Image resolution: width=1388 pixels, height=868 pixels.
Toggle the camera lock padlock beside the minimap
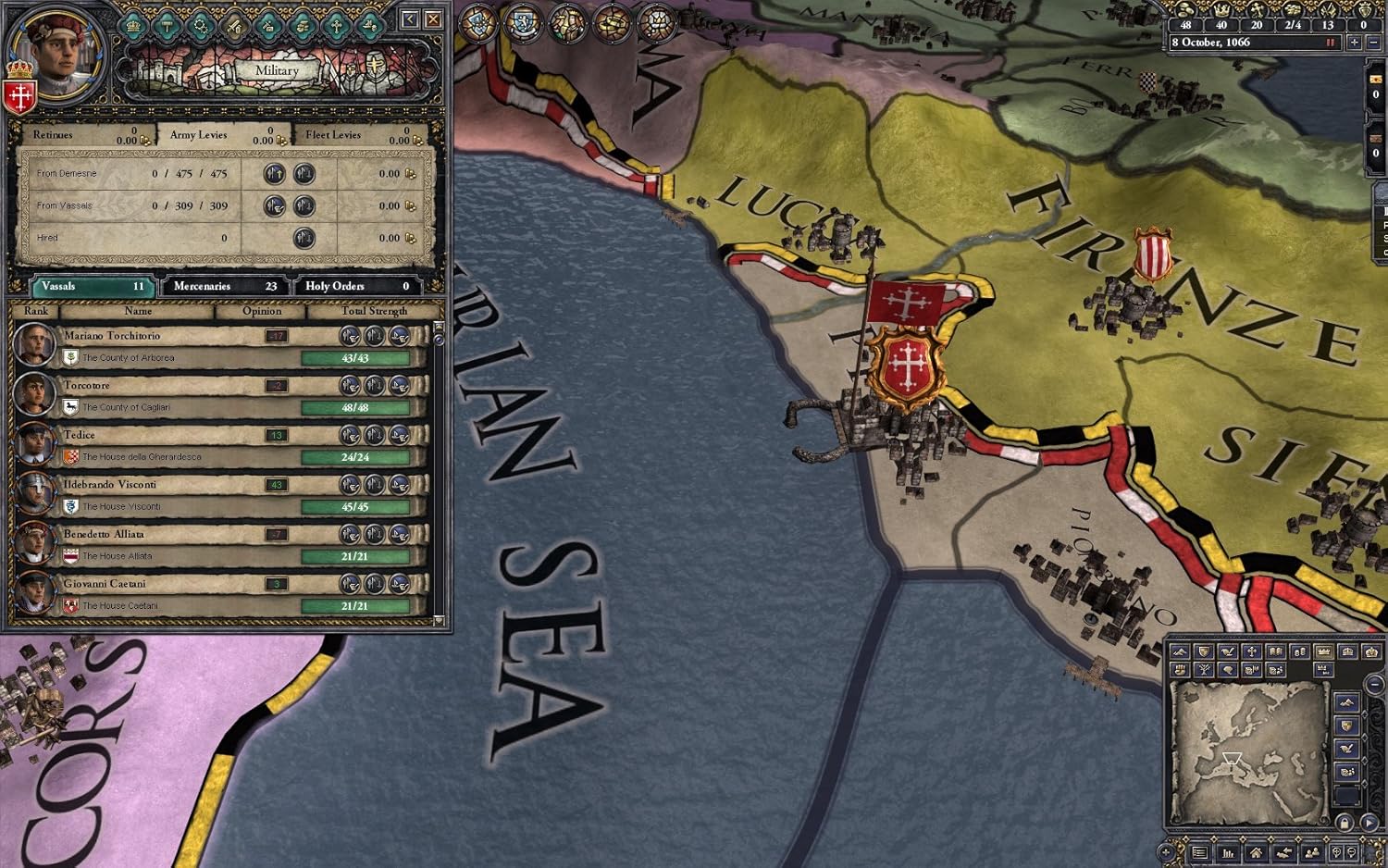pyautogui.click(x=1345, y=822)
